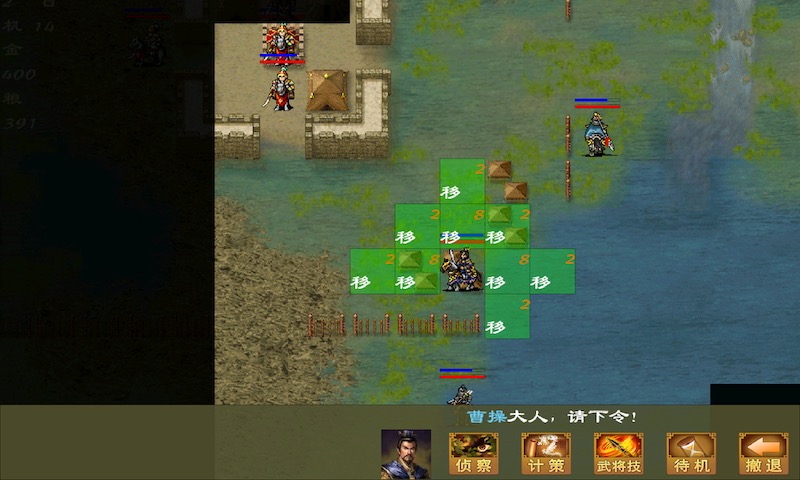
Task: Choose the 计策 stratagem command
Action: point(546,453)
